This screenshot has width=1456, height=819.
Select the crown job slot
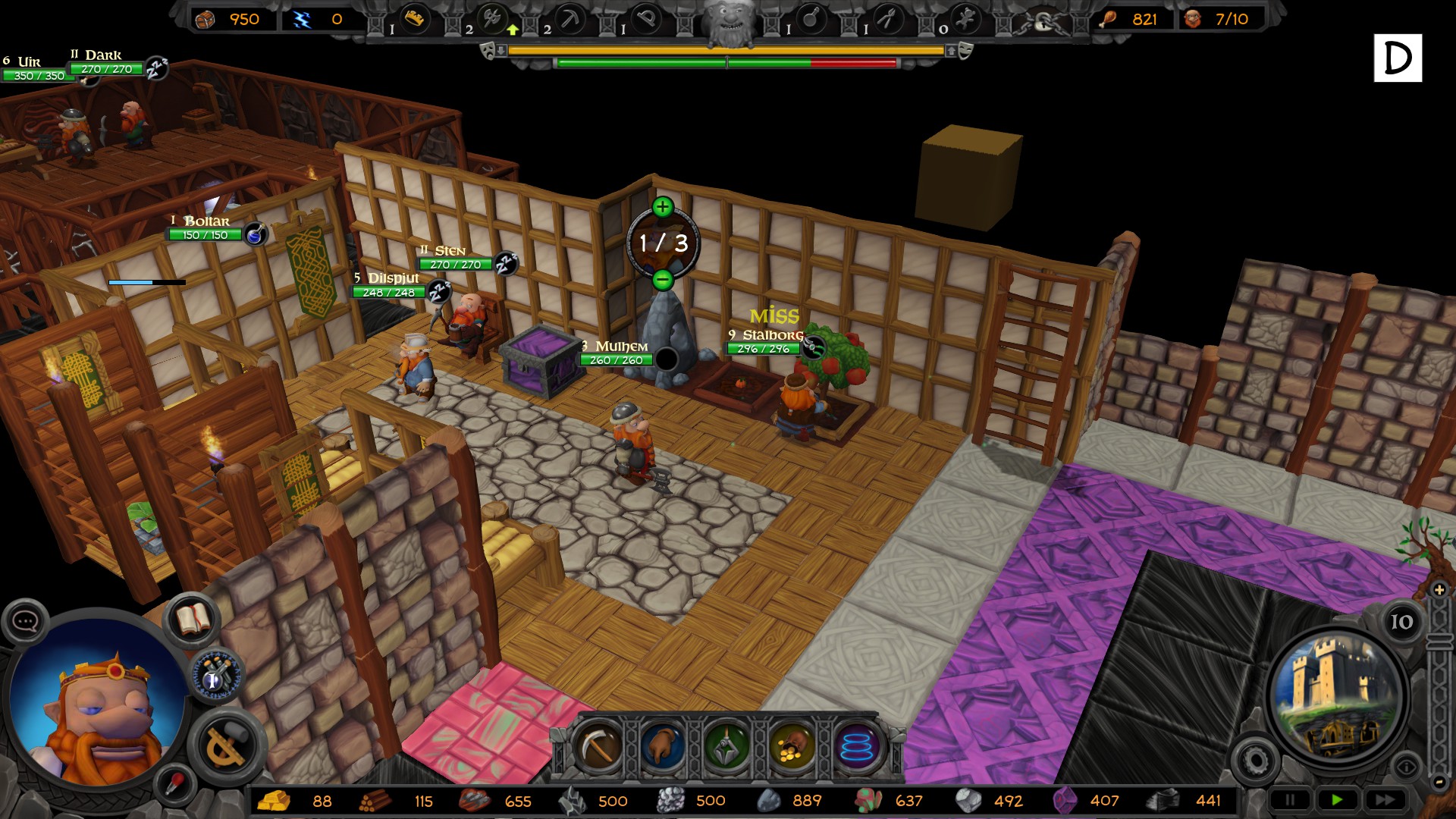click(x=413, y=19)
